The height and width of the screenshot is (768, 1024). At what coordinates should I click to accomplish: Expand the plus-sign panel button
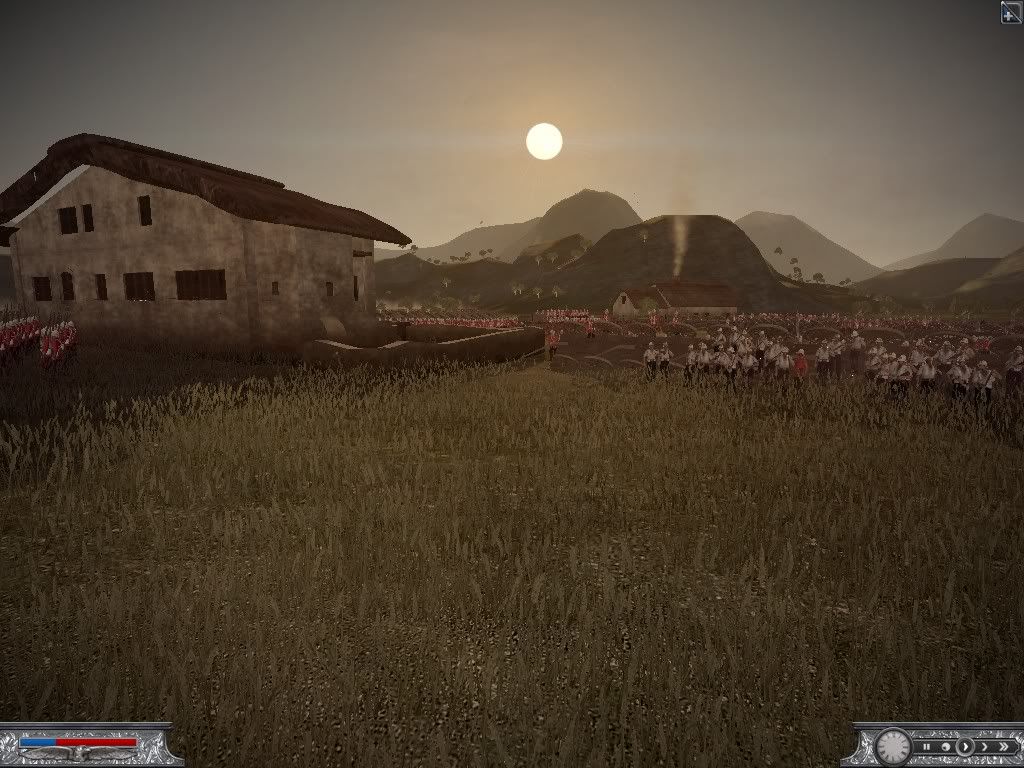point(1011,11)
